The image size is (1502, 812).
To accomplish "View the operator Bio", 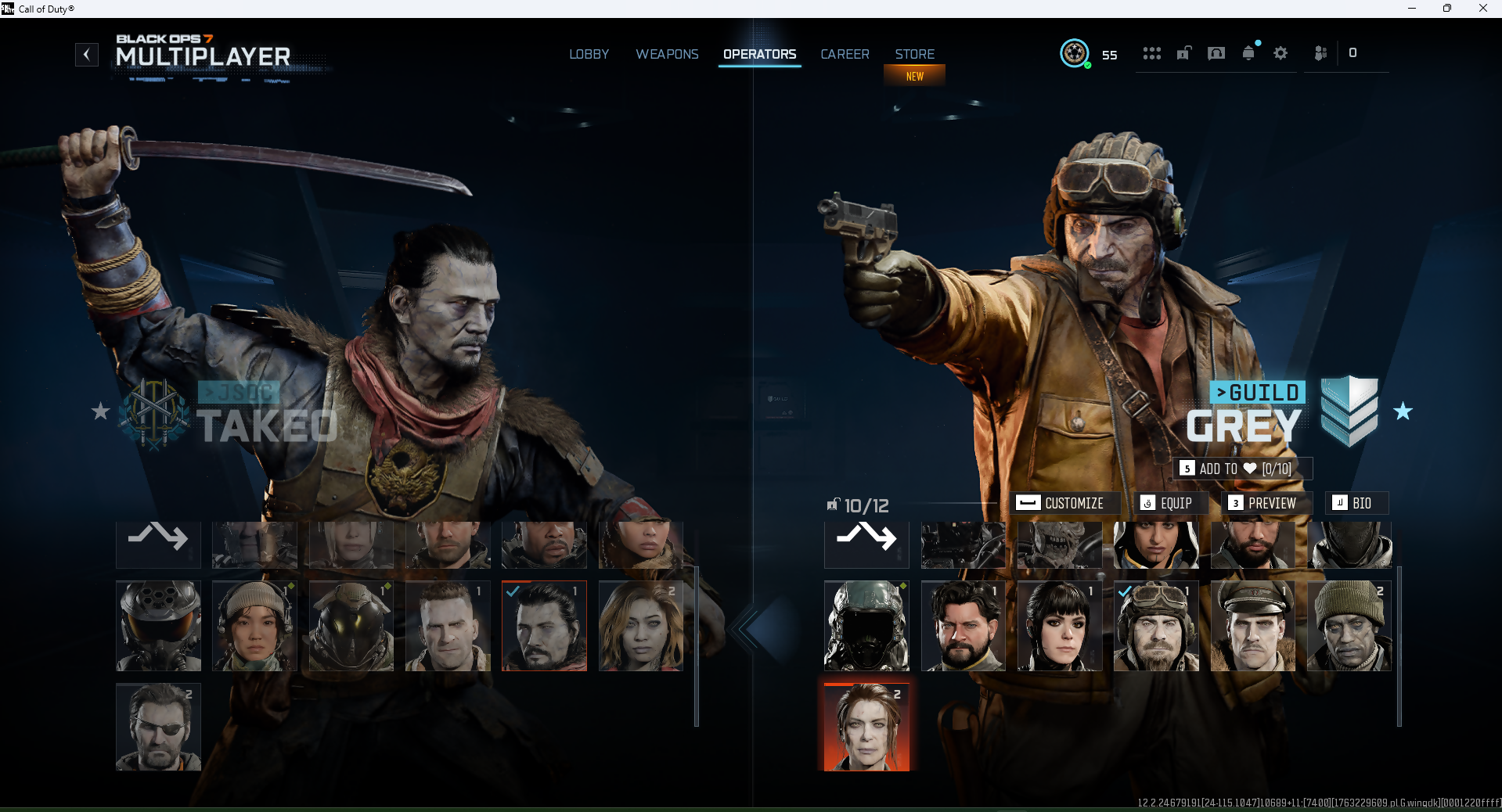I will coord(1353,503).
